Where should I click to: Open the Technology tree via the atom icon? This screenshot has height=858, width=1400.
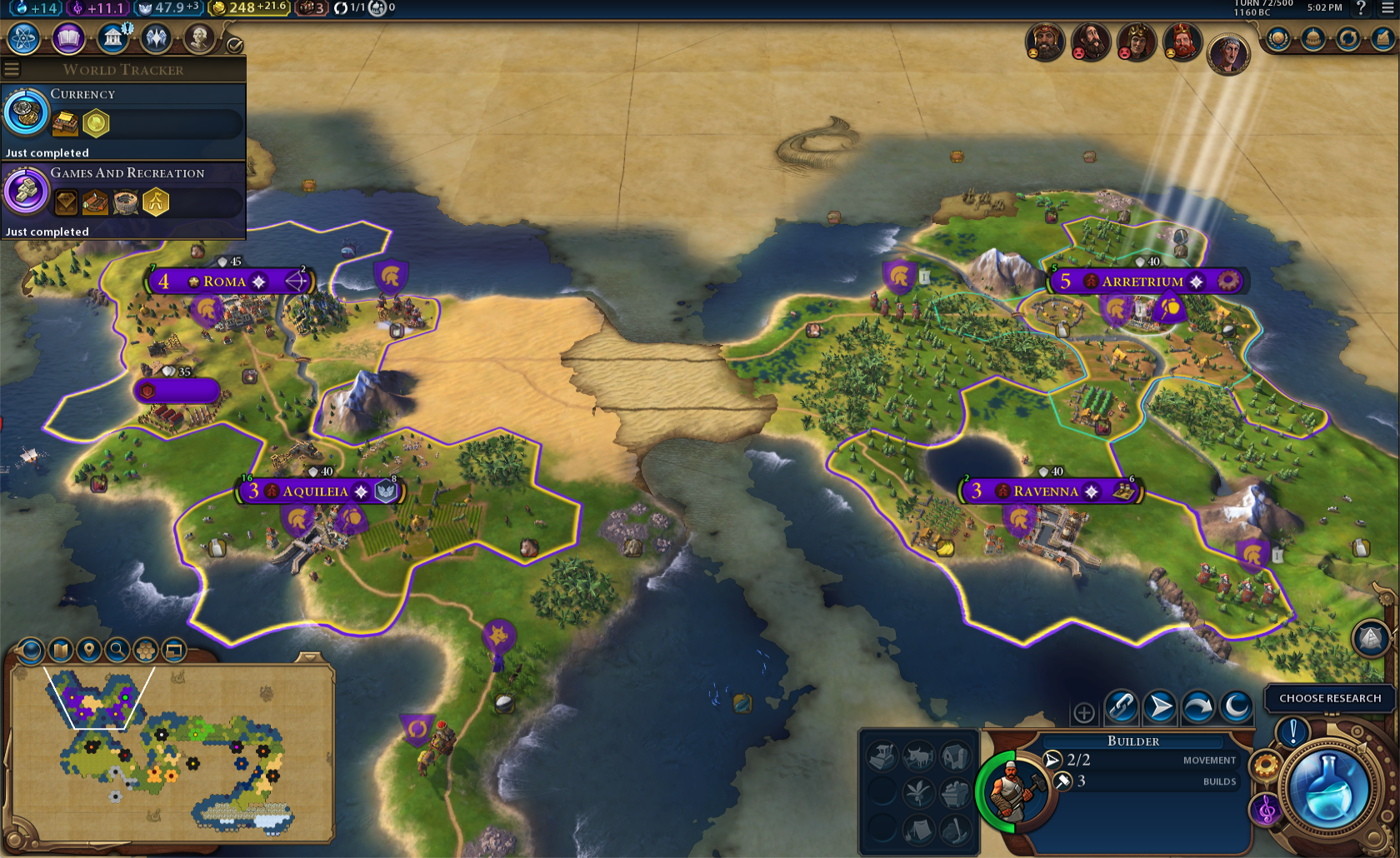pyautogui.click(x=23, y=38)
